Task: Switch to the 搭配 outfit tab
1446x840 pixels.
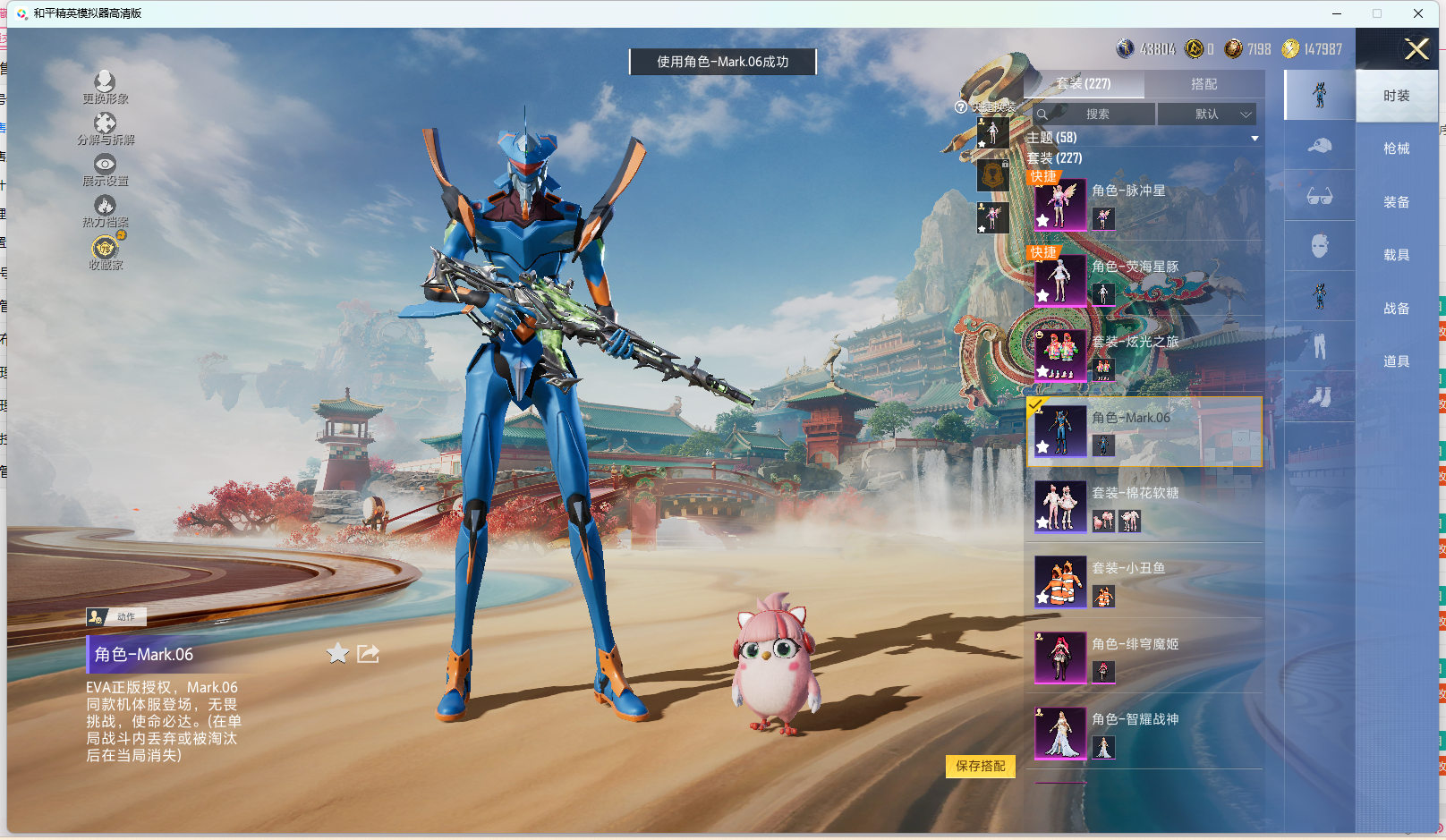Action: pyautogui.click(x=1204, y=84)
